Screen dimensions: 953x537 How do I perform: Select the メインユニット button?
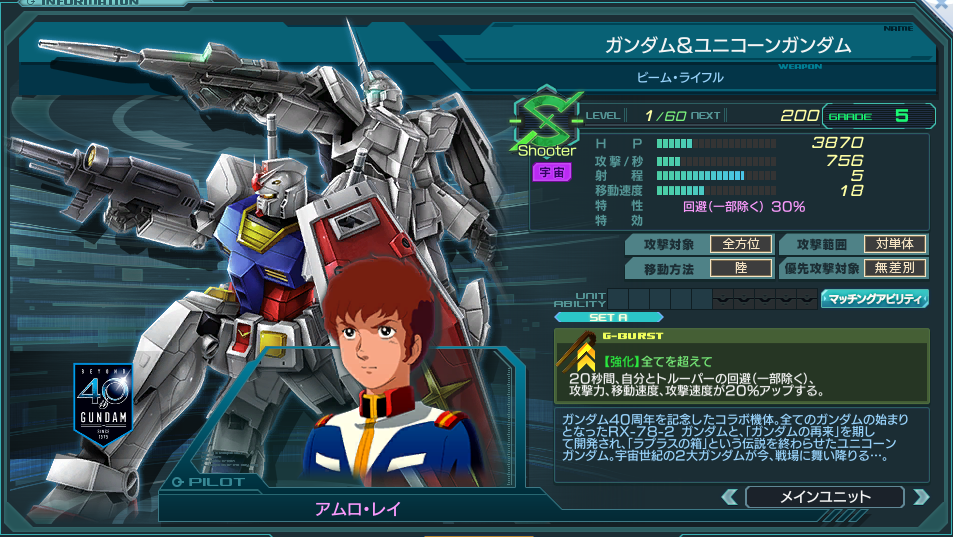coord(825,497)
